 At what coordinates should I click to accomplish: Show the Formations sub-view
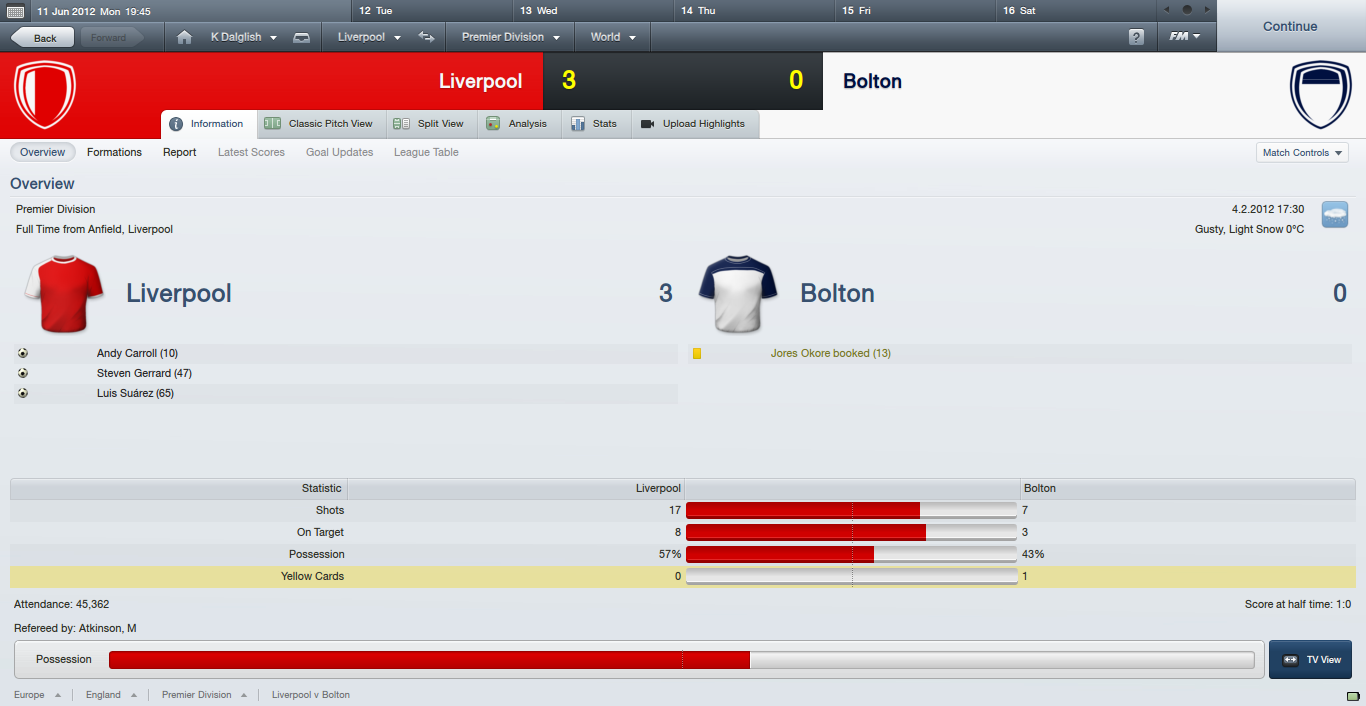point(114,152)
